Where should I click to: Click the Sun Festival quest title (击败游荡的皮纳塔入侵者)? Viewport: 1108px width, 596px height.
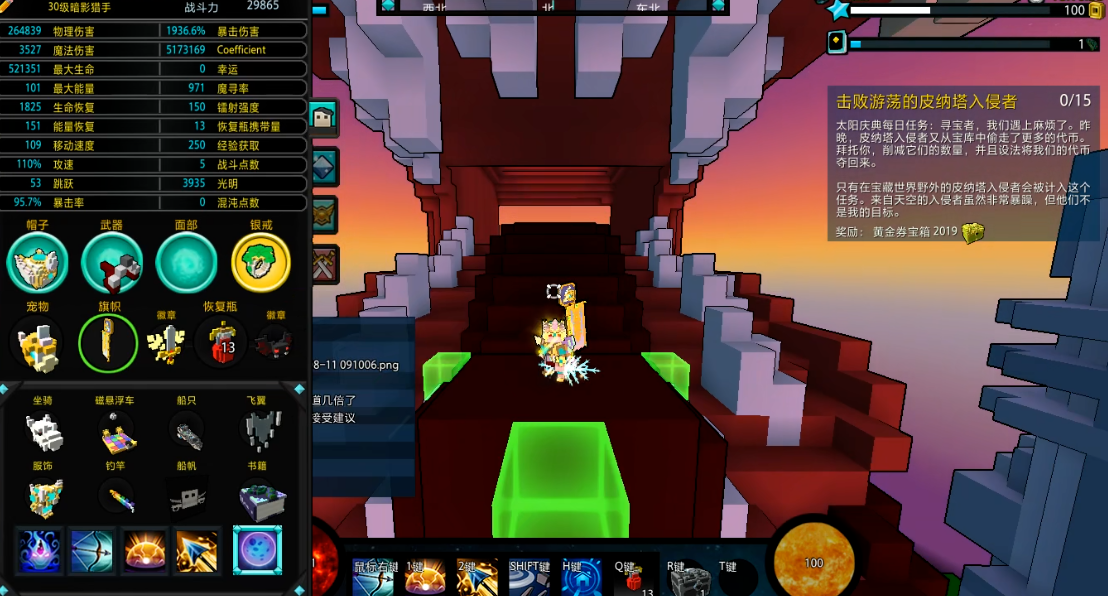coord(926,101)
